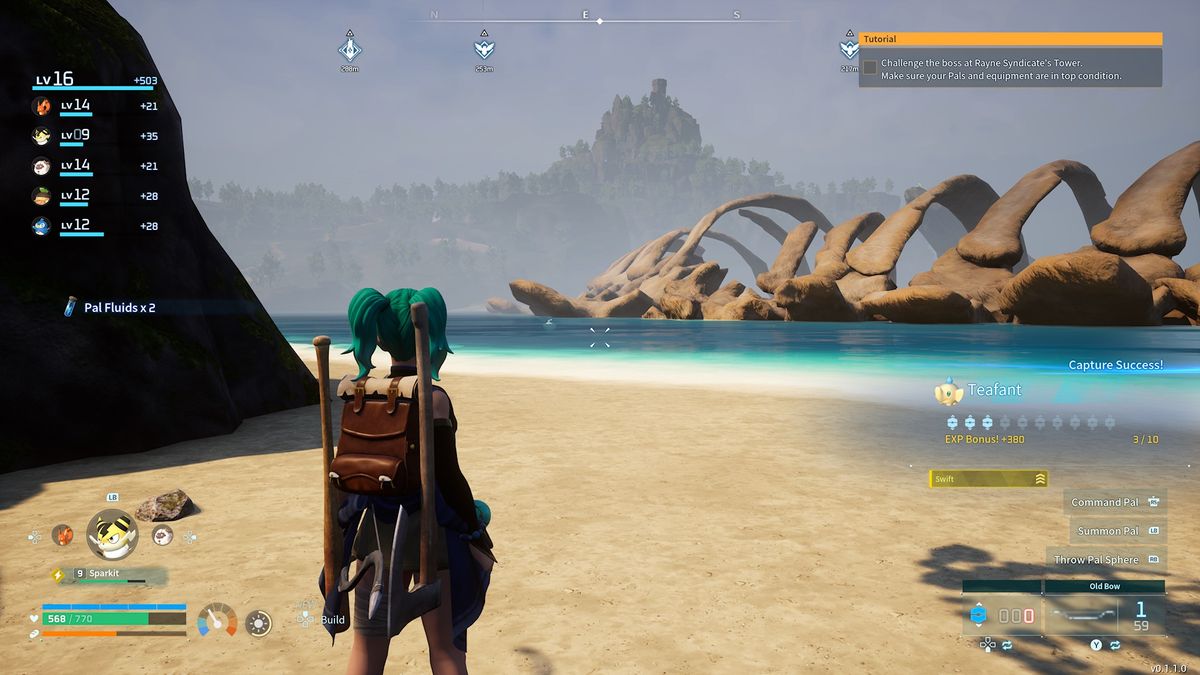Click the Teafant capture notification icon
Viewport: 1200px width, 675px height.
pyautogui.click(x=948, y=392)
